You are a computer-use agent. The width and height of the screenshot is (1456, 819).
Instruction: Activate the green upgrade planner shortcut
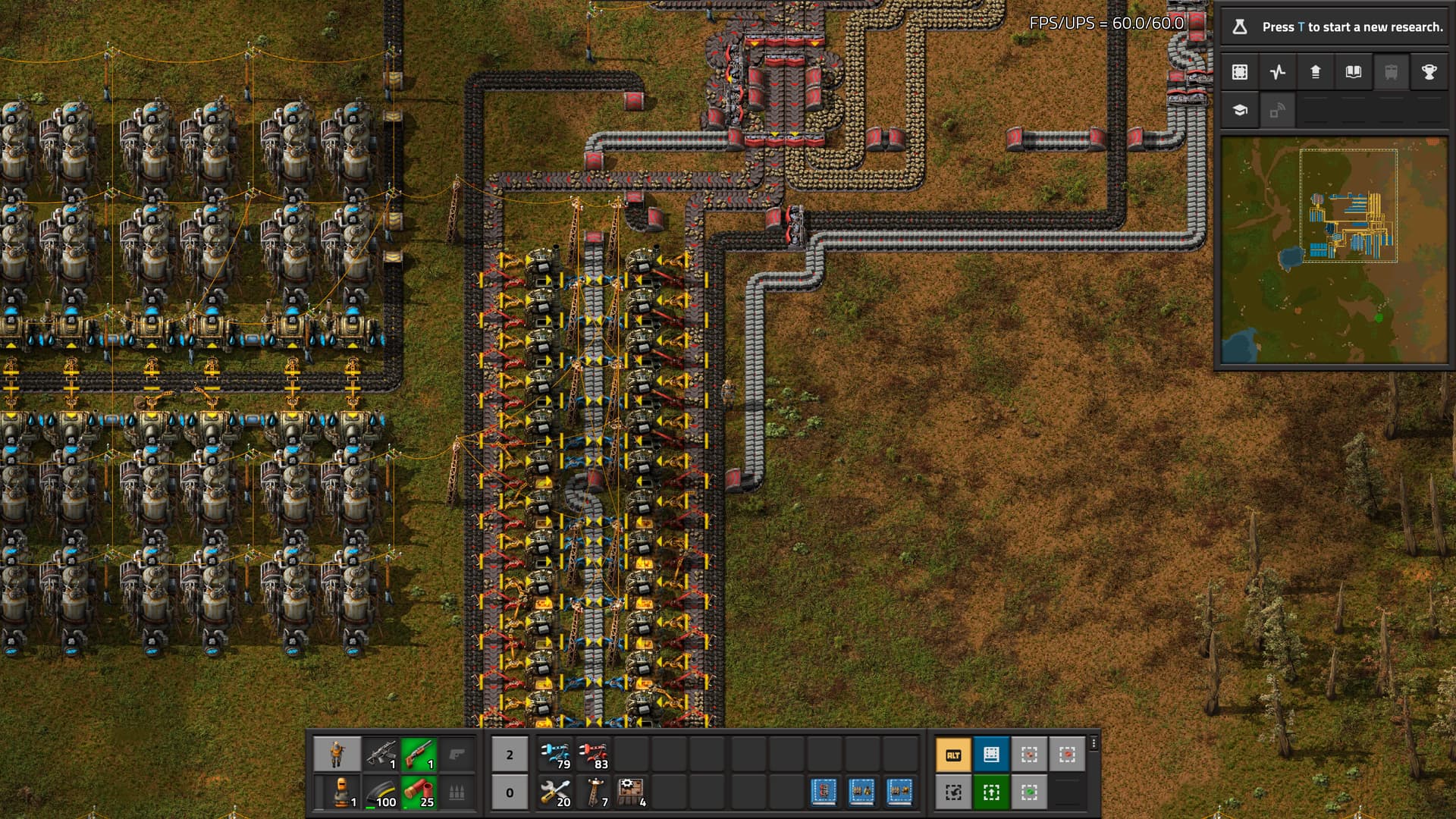pos(991,792)
